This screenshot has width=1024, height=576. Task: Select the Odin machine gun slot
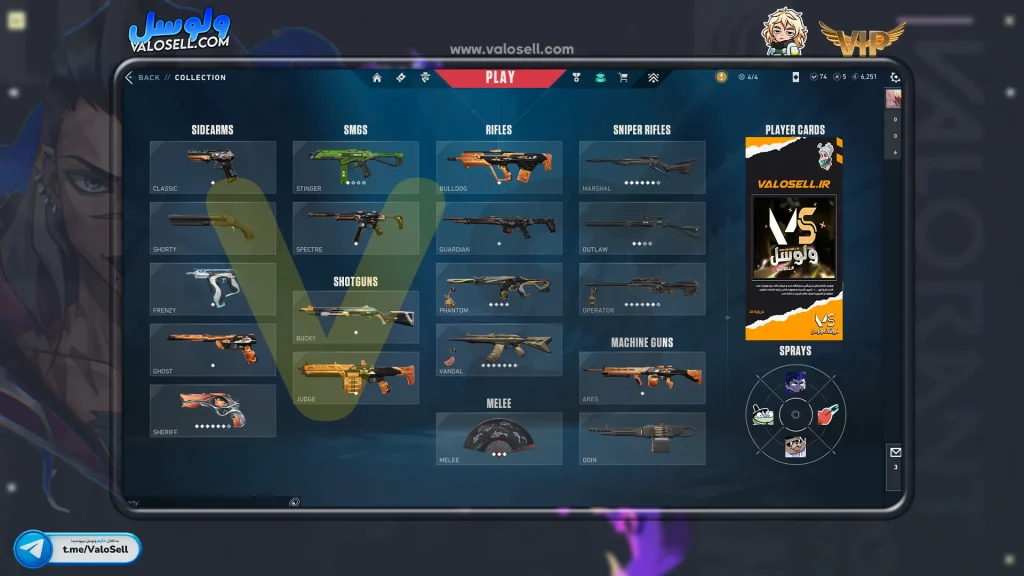pos(642,439)
